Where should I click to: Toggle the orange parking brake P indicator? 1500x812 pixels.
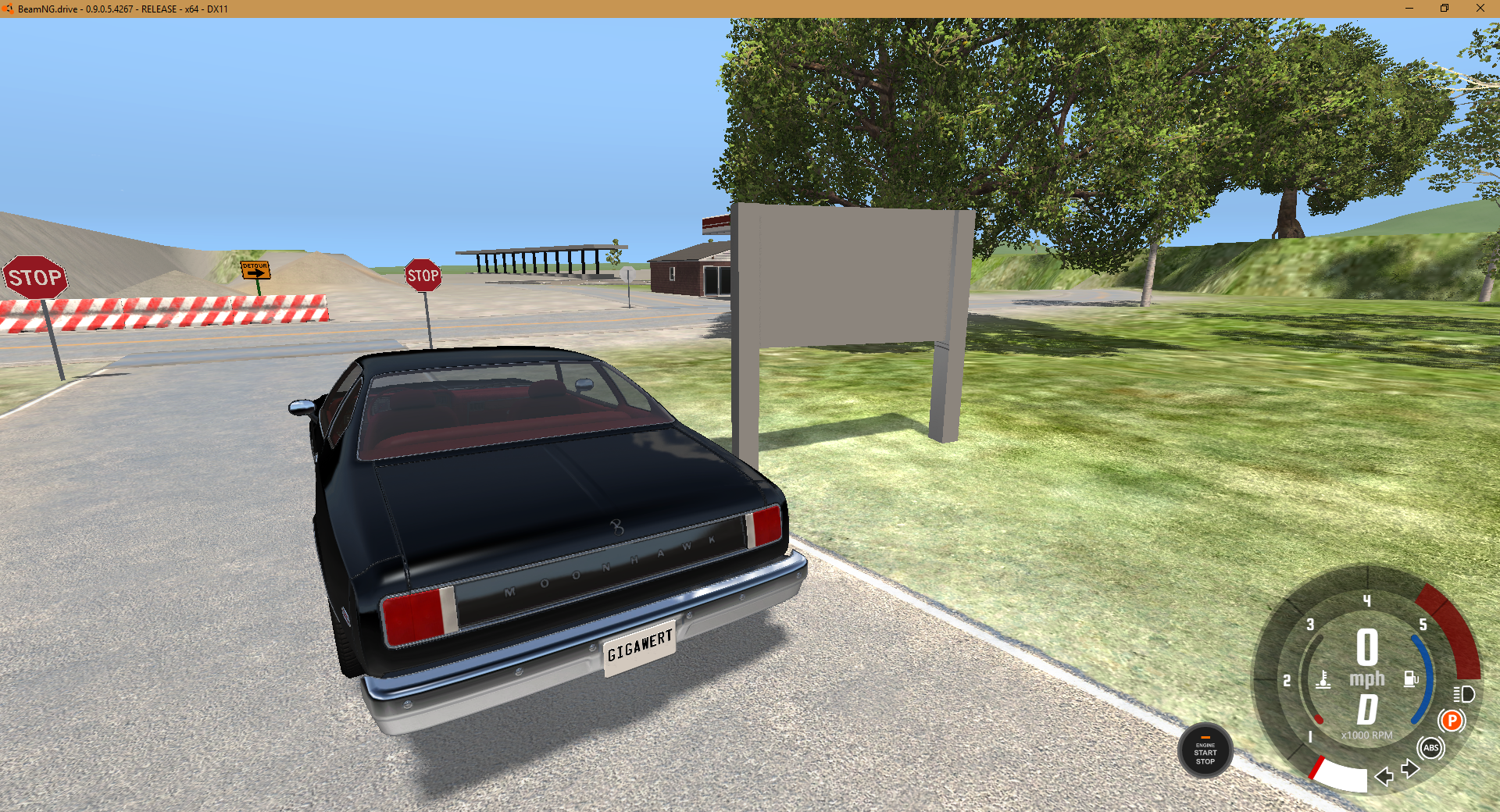coord(1452,721)
